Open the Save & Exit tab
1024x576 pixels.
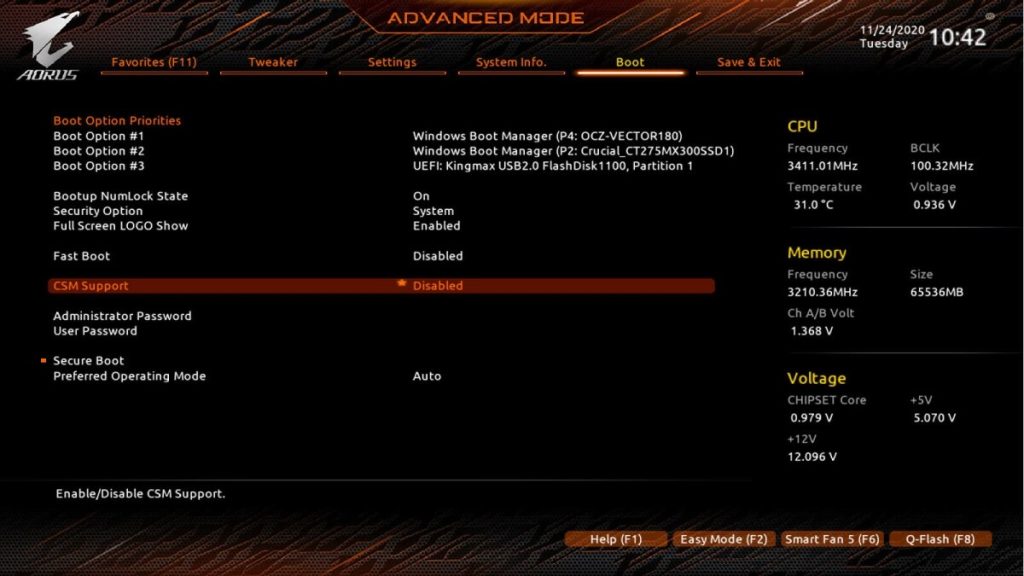point(749,62)
